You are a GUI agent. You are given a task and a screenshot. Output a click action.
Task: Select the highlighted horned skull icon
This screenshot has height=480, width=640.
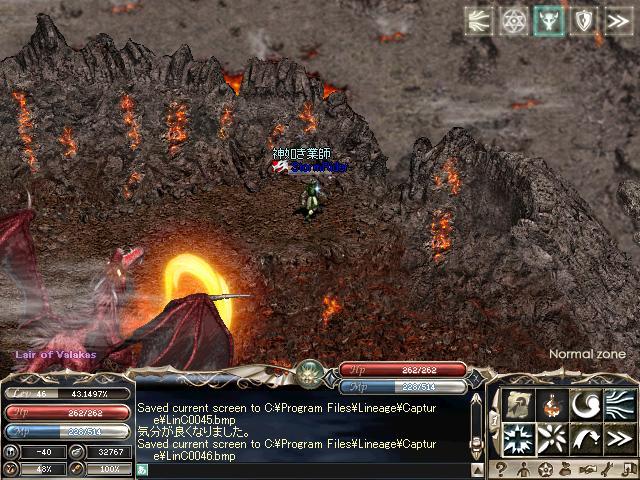[548, 21]
